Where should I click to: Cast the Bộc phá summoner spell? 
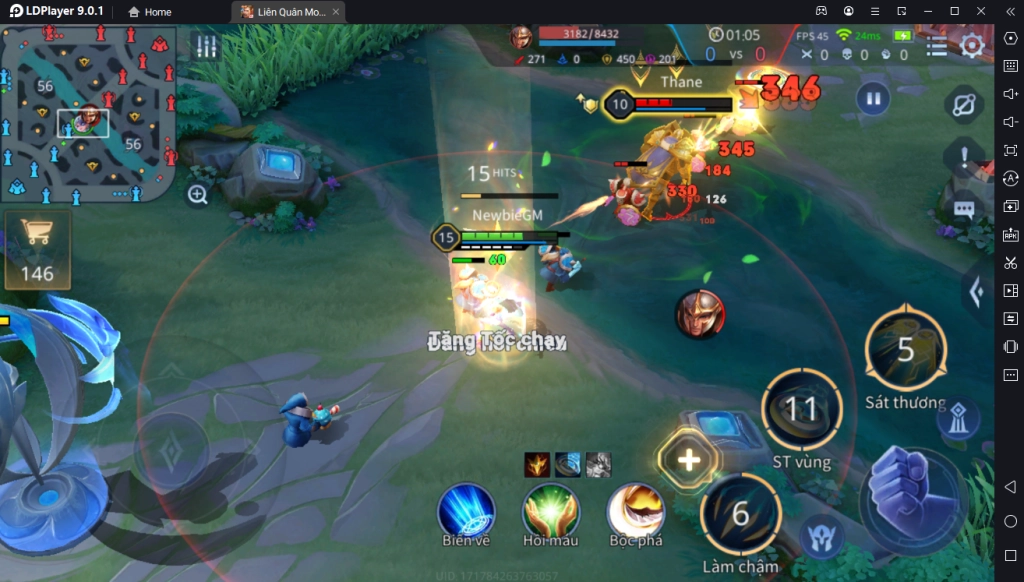(x=636, y=511)
